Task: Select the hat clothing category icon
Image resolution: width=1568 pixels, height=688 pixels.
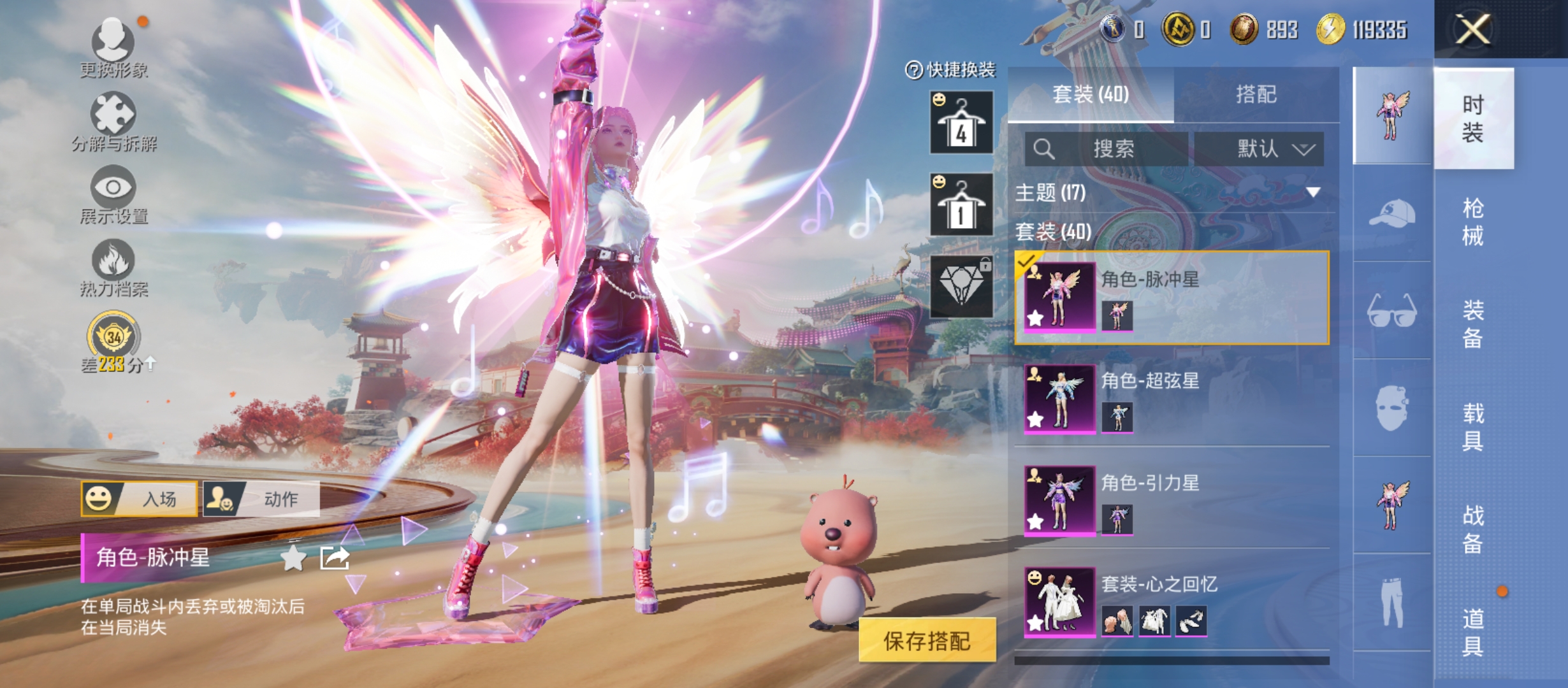Action: point(1392,214)
